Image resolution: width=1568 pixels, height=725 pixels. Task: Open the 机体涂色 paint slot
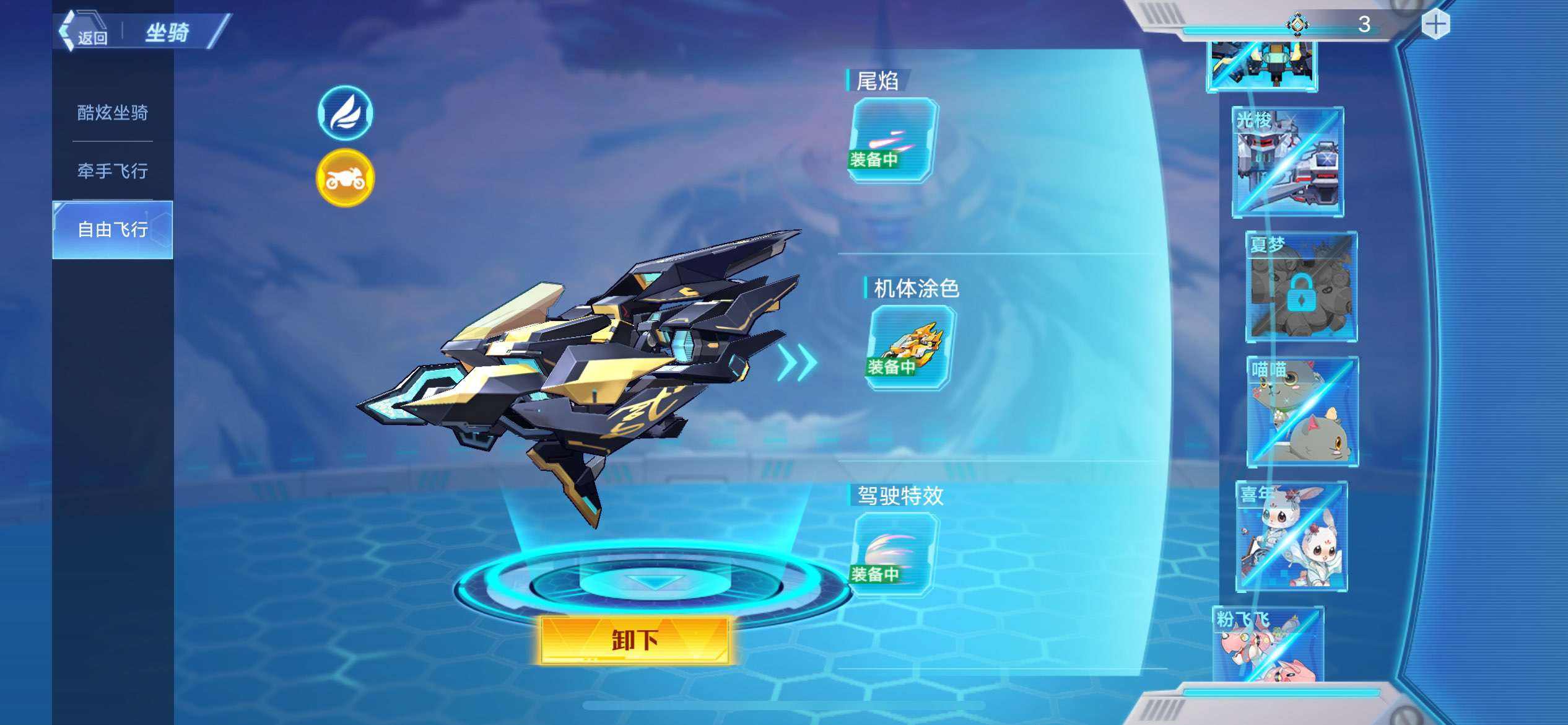(910, 347)
